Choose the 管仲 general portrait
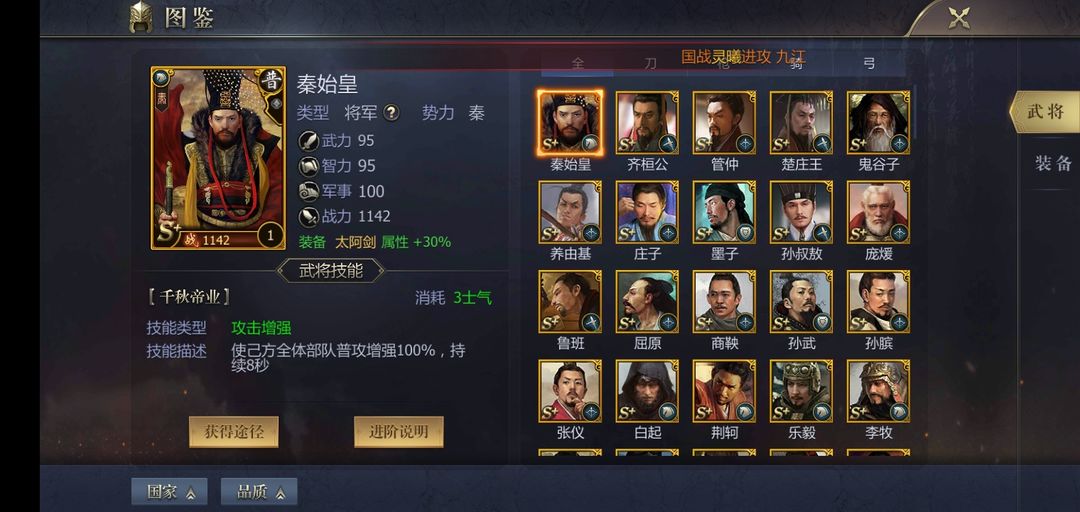Viewport: 1080px width, 512px height. (724, 123)
